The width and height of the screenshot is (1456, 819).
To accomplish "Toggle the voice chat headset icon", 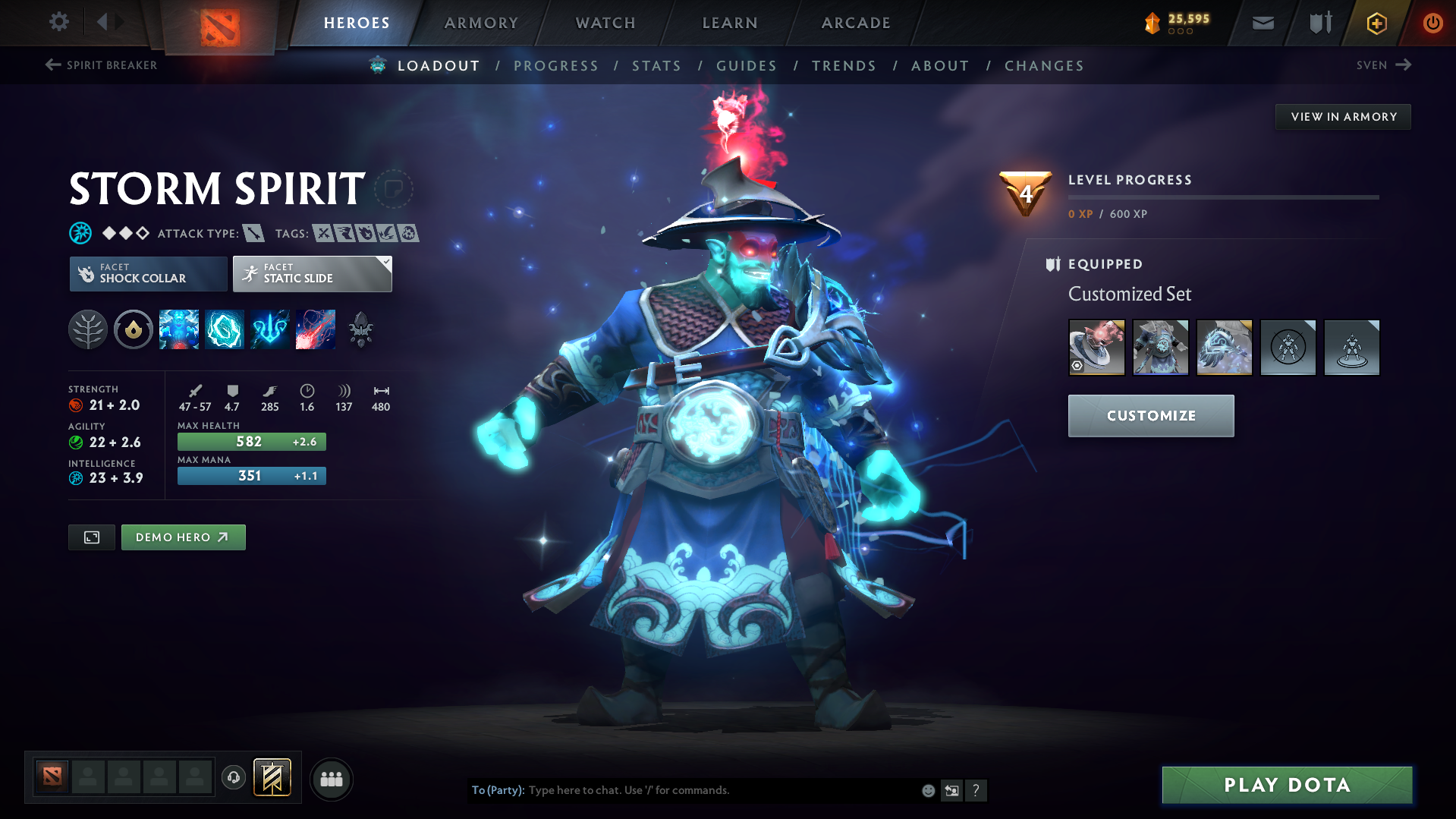I will pyautogui.click(x=233, y=778).
